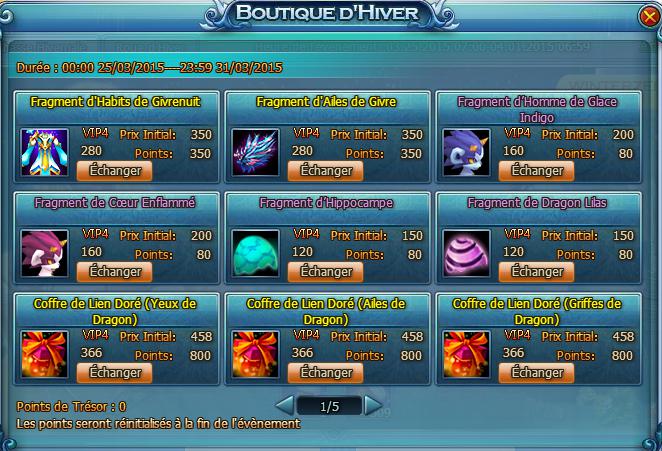Exchange for Coffre de Lien Doré (Yeux de Dragon)
Image resolution: width=662 pixels, height=451 pixels.
pyautogui.click(x=115, y=373)
